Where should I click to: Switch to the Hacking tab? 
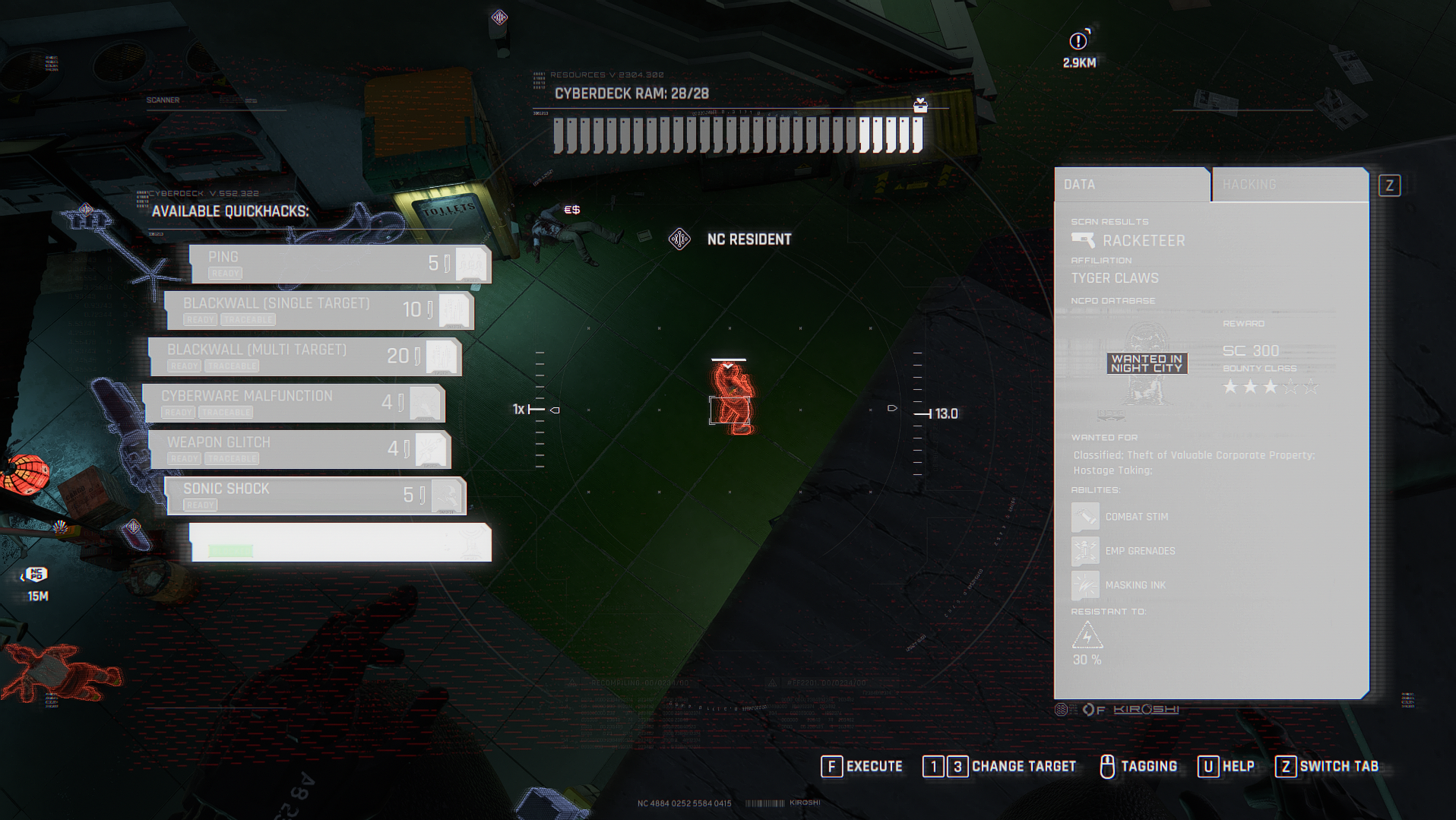pyautogui.click(x=1289, y=185)
